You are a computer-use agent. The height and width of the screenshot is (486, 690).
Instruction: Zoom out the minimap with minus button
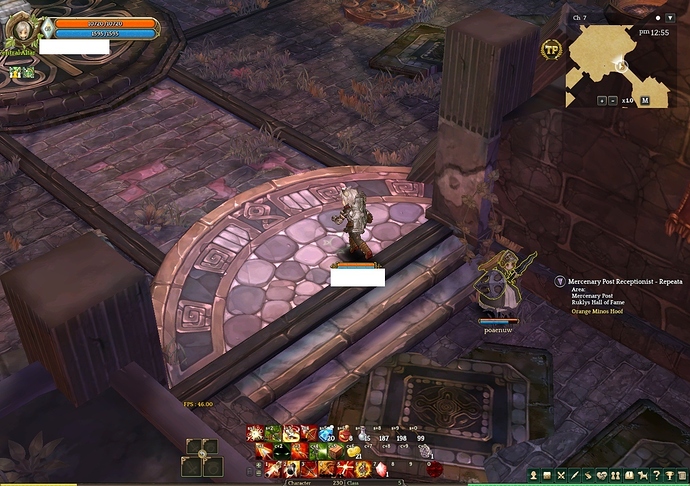click(x=614, y=100)
